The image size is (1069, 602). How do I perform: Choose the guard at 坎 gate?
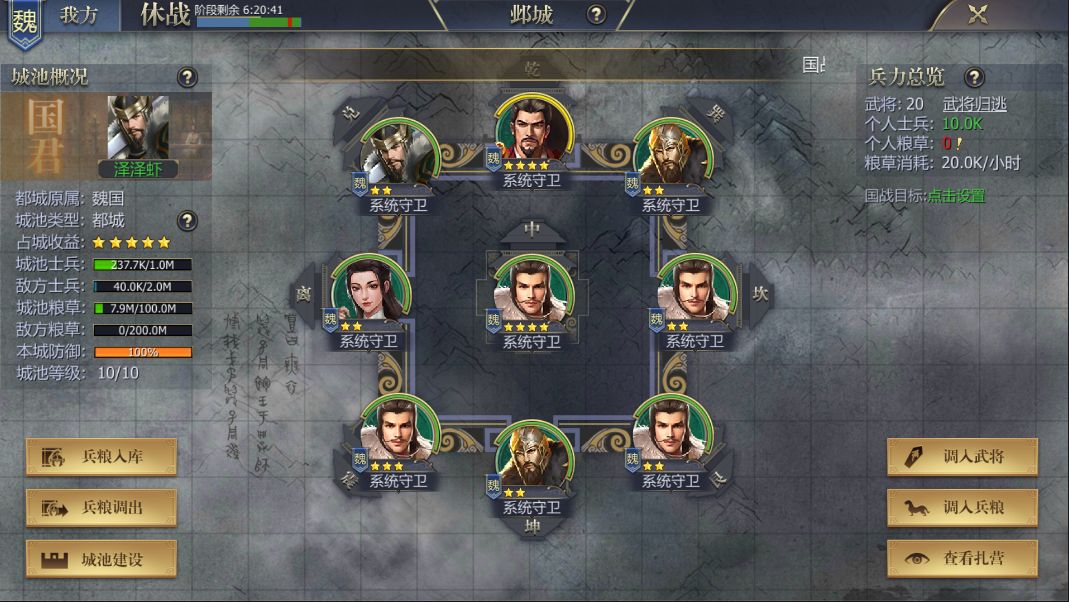pos(697,291)
